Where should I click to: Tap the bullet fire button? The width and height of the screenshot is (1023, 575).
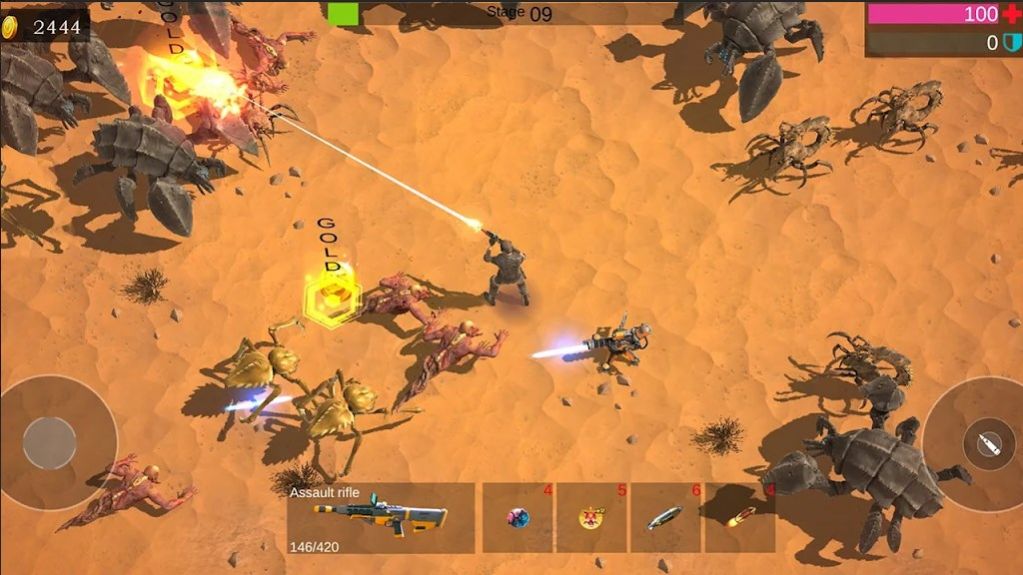tap(982, 444)
